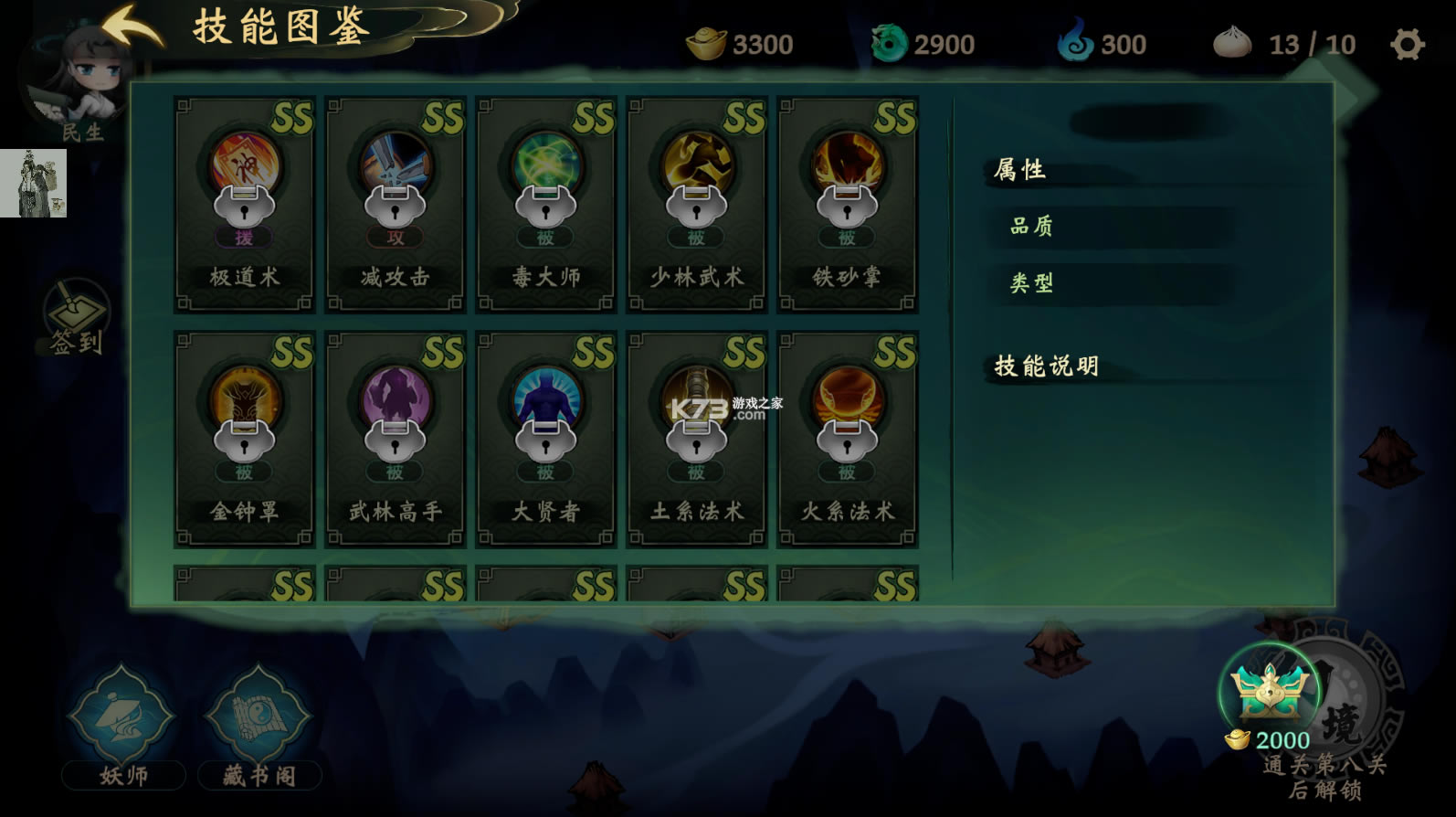
Task: Select the 火系法术 skill card
Action: (848, 440)
